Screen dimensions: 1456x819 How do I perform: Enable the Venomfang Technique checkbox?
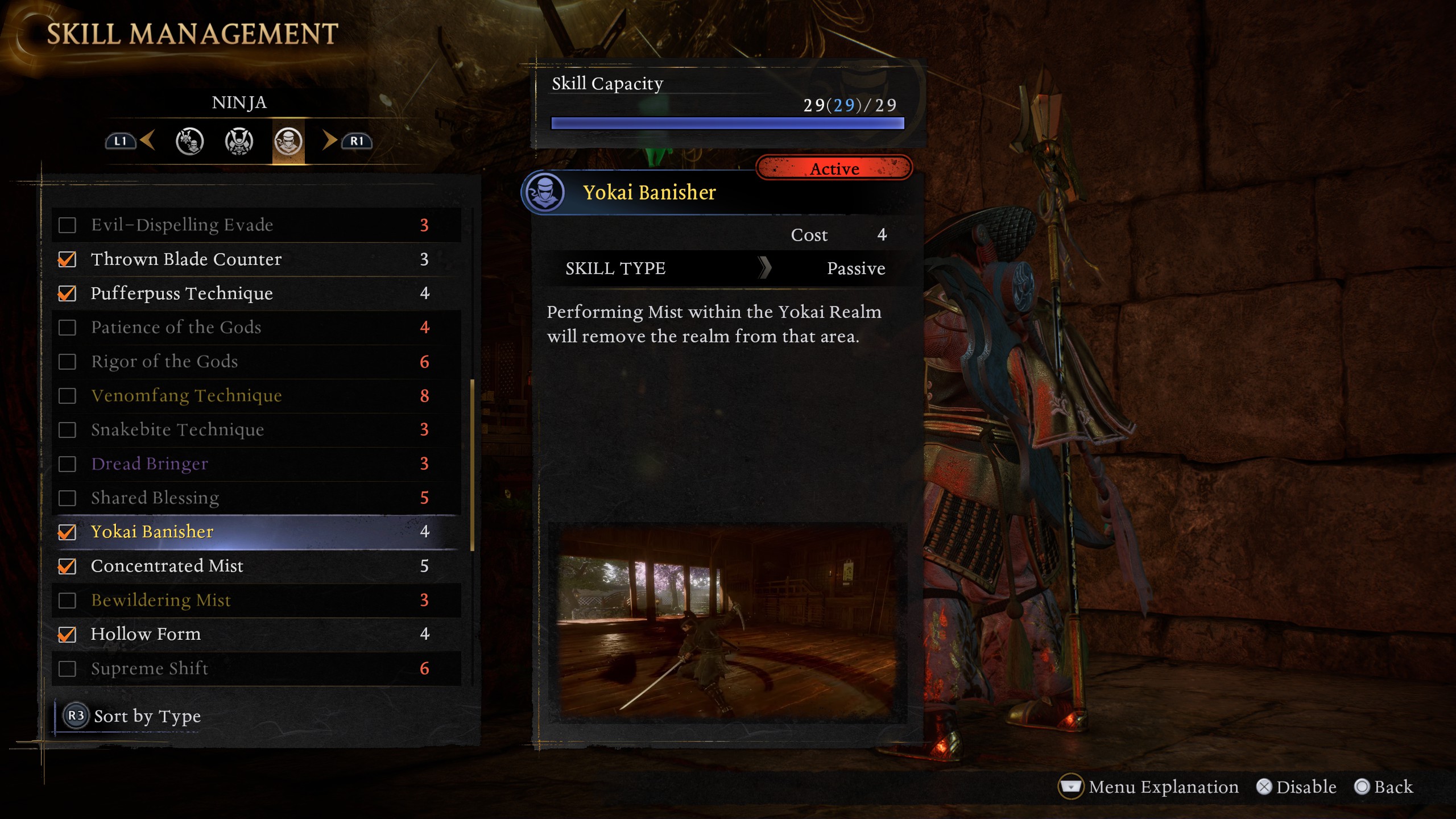point(67,396)
